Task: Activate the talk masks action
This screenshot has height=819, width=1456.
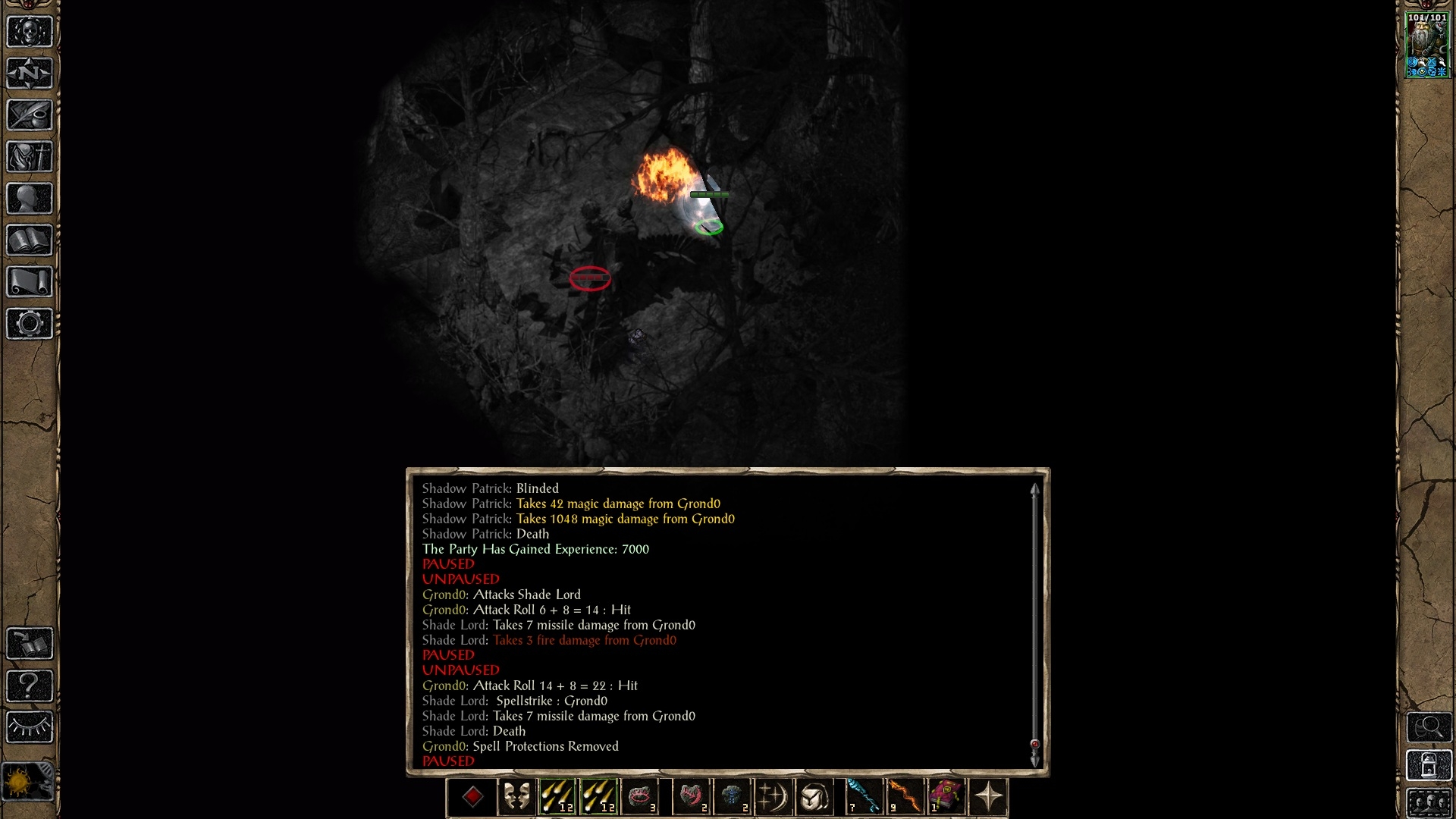Action: pyautogui.click(x=516, y=797)
